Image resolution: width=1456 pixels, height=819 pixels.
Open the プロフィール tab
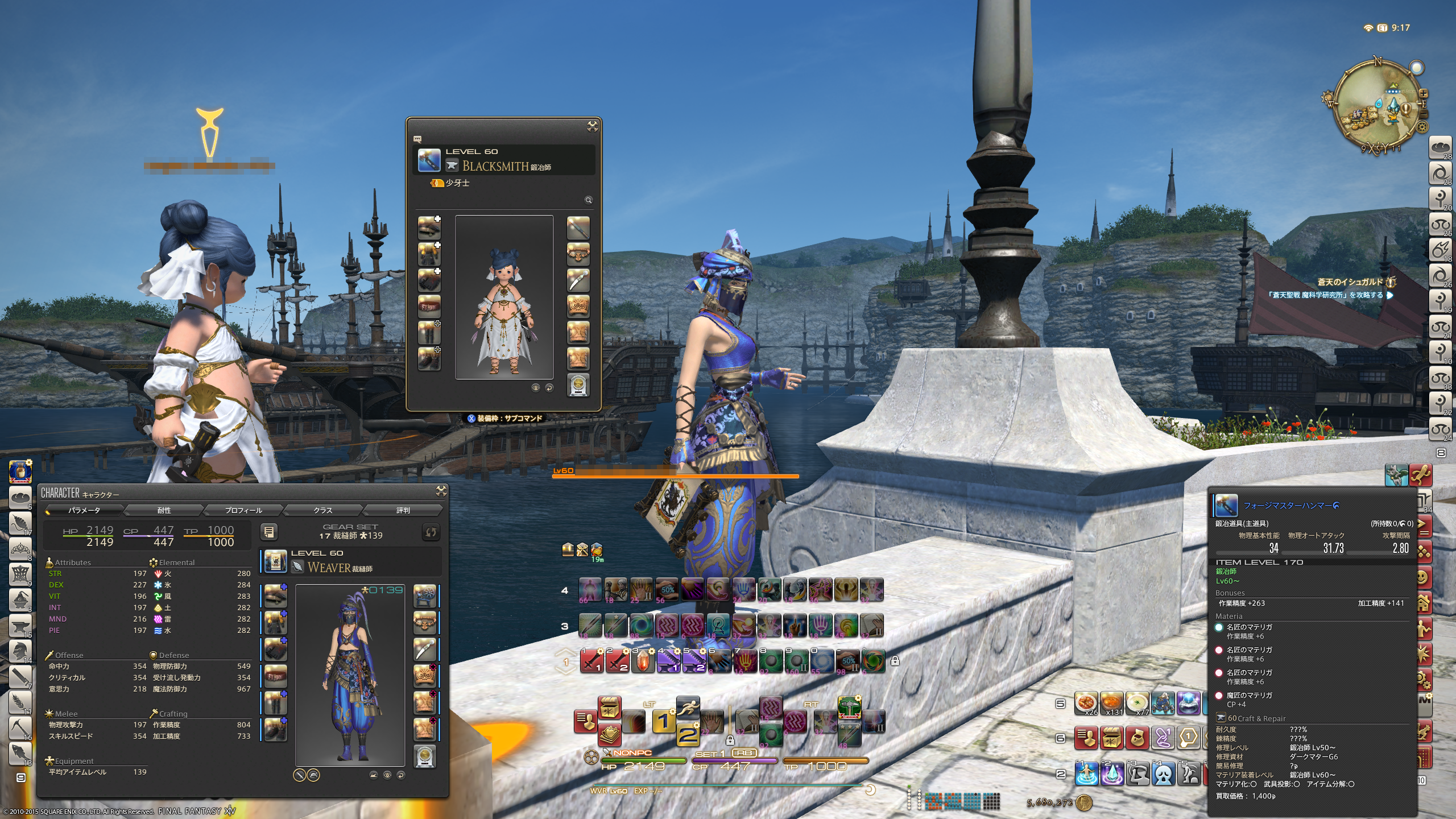243,510
